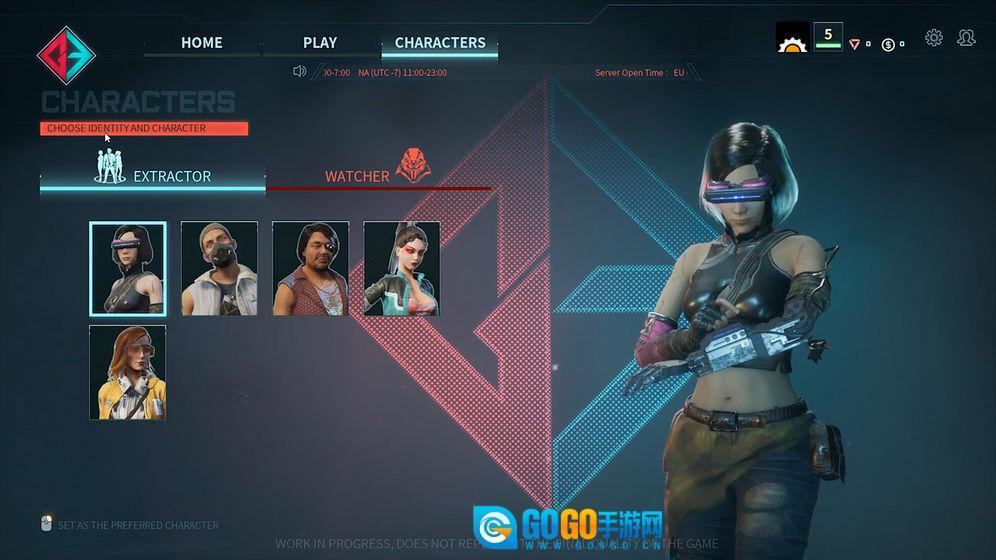Select the visor woman character portrait

pos(128,269)
